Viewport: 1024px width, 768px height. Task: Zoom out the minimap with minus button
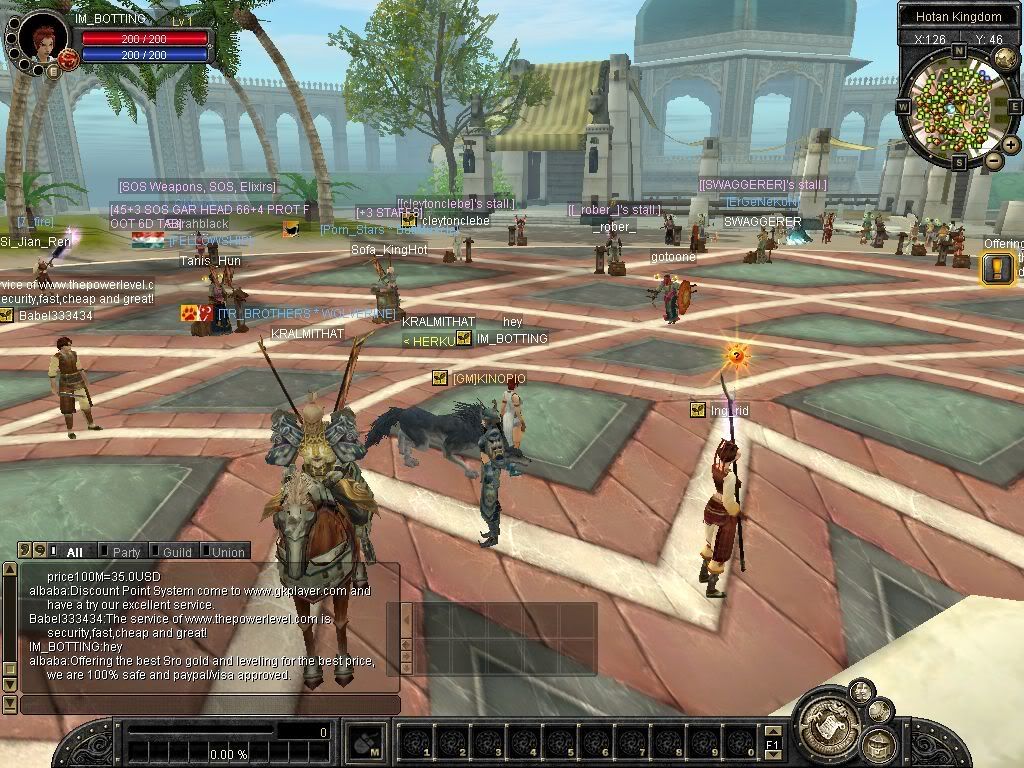click(x=993, y=160)
